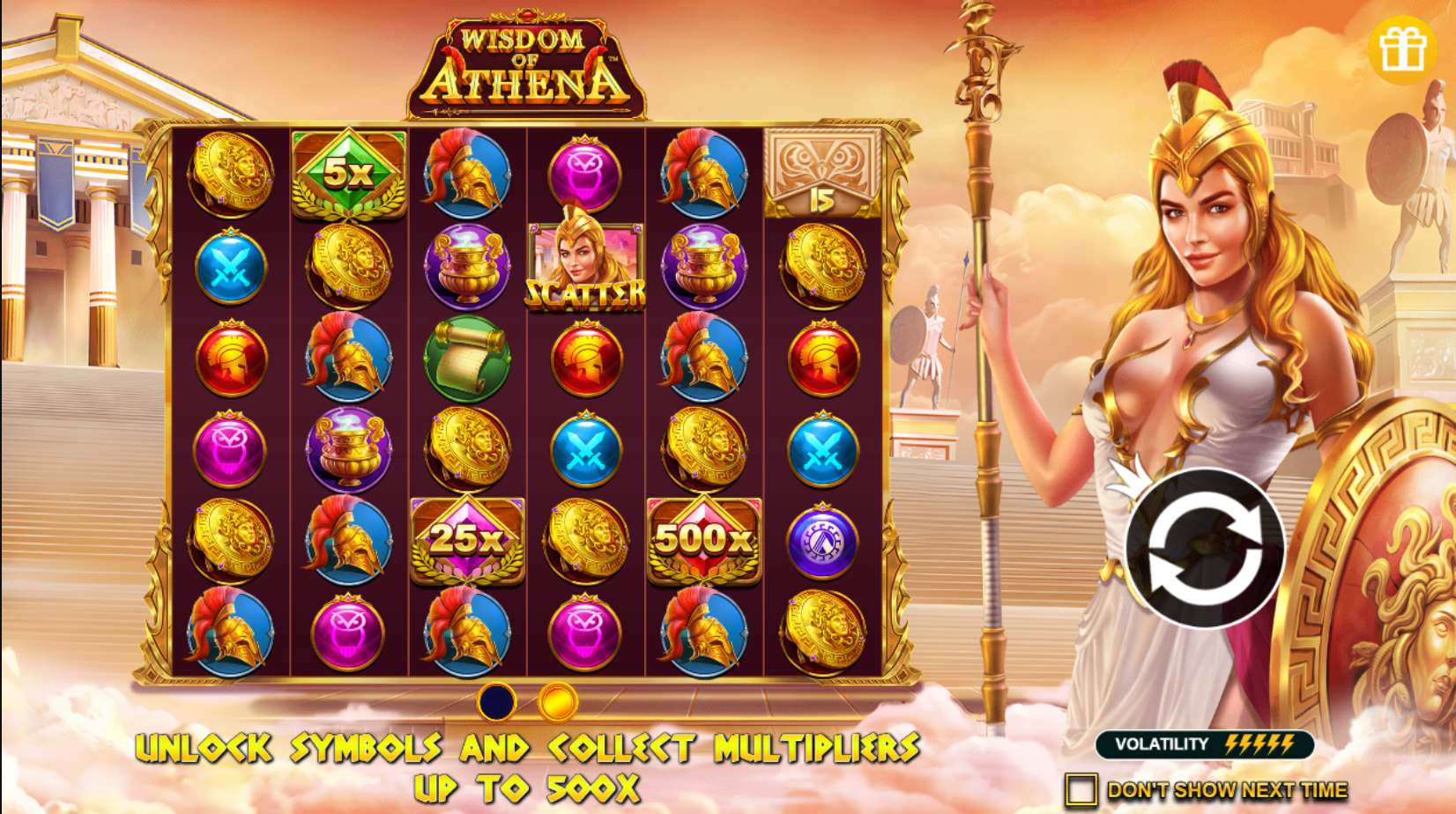Click the green scroll symbol
This screenshot has height=814, width=1456.
[465, 359]
